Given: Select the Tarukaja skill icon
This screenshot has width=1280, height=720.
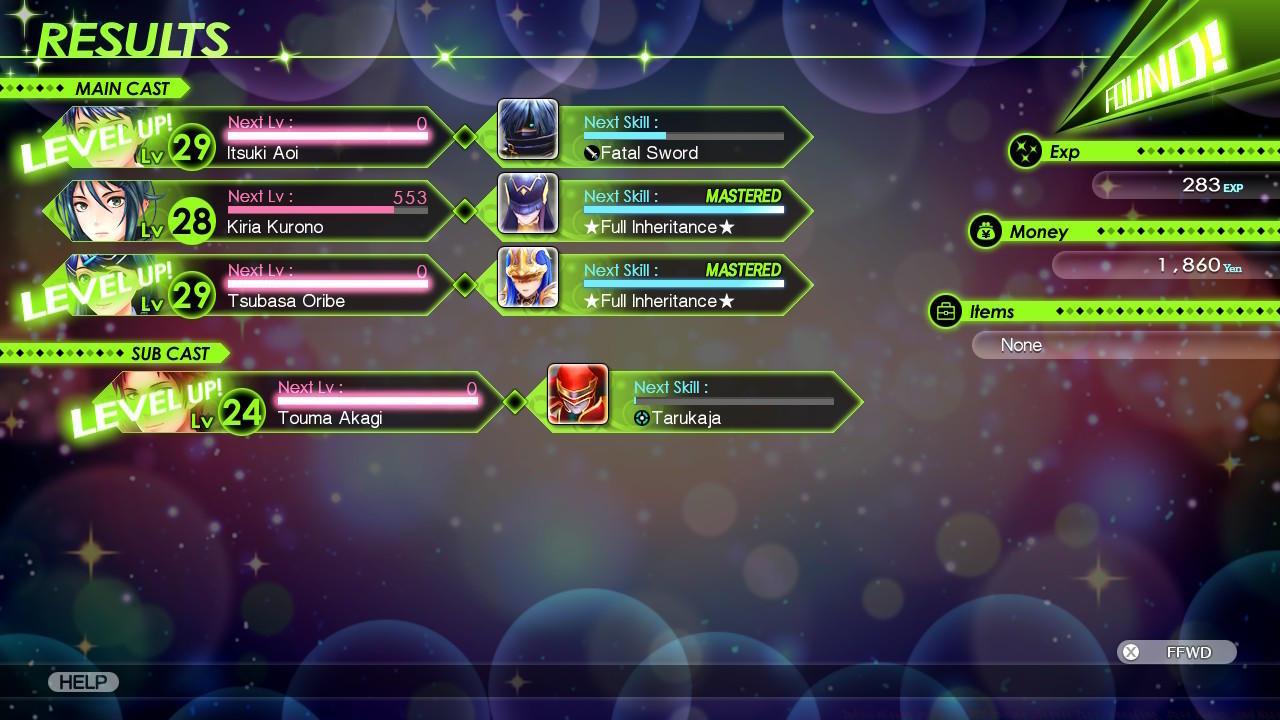Looking at the screenshot, I should pos(643,418).
